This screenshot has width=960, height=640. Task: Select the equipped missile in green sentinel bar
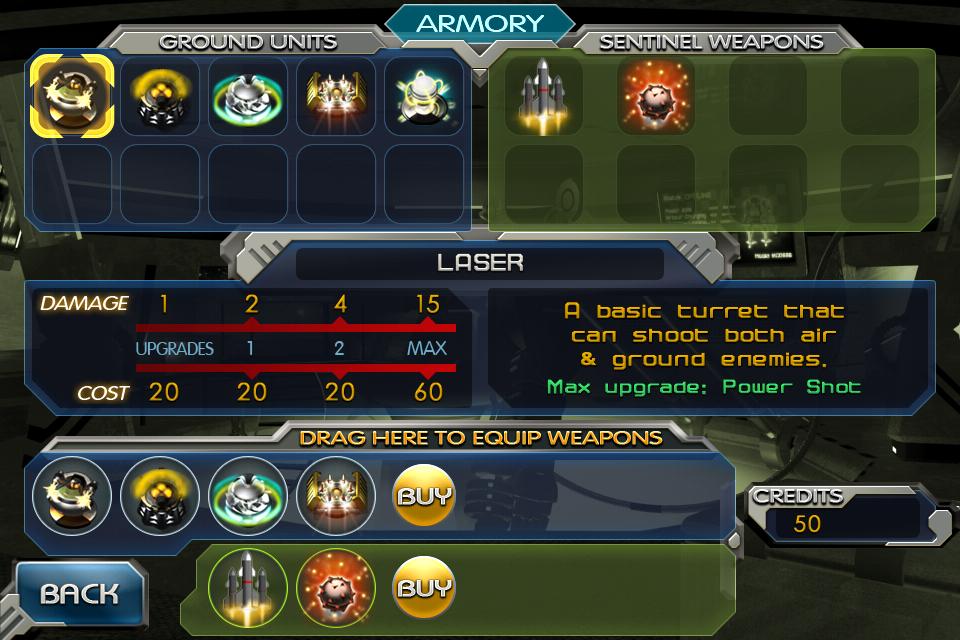click(x=247, y=587)
